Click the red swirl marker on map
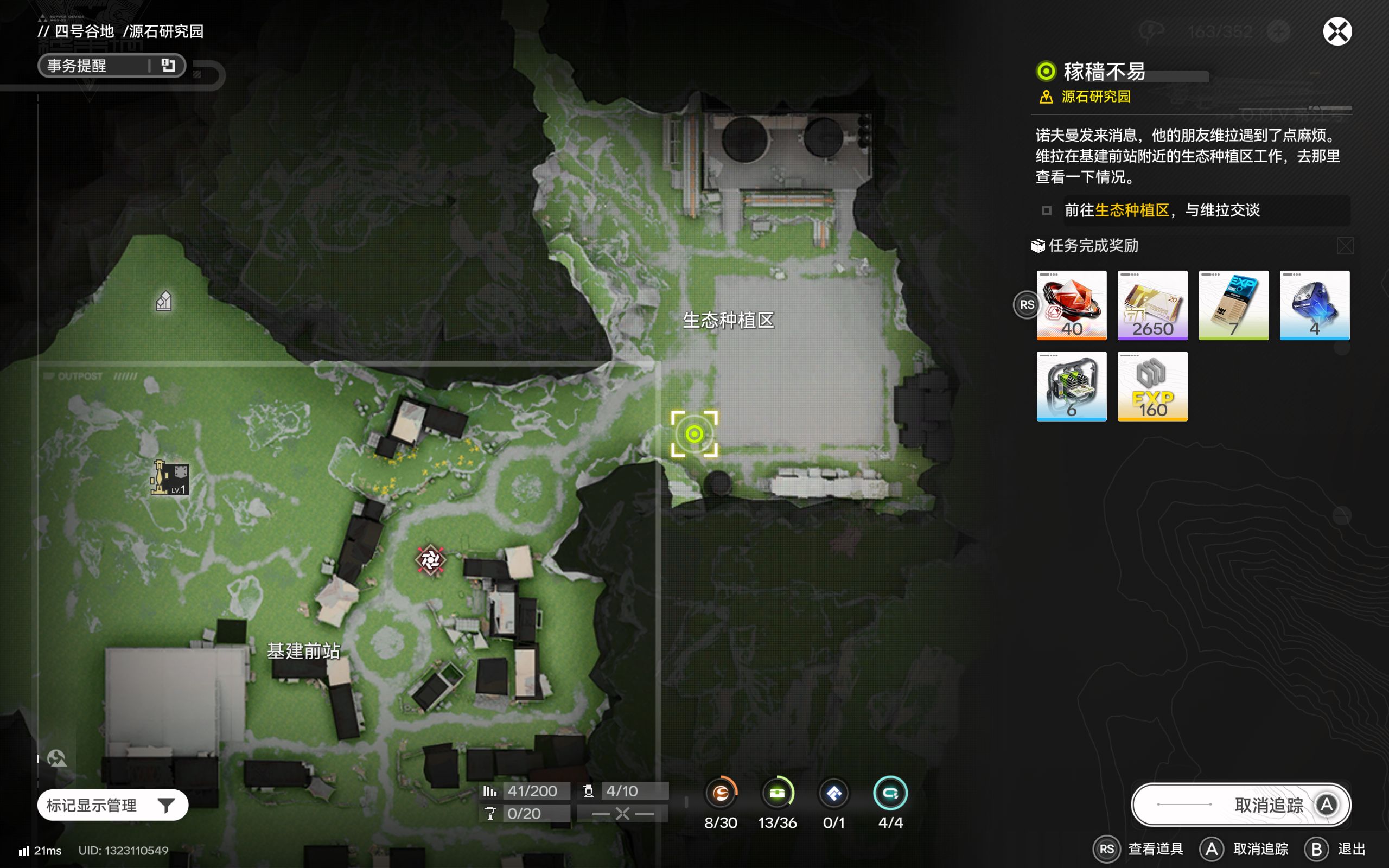This screenshot has width=1389, height=868. [430, 560]
